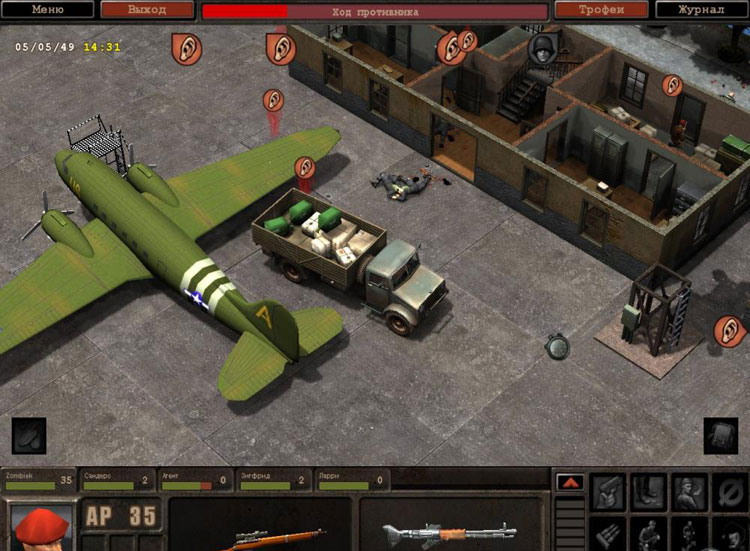Viewport: 750px width, 551px height.
Task: Switch to the crouching stance icon
Action: (x=649, y=534)
